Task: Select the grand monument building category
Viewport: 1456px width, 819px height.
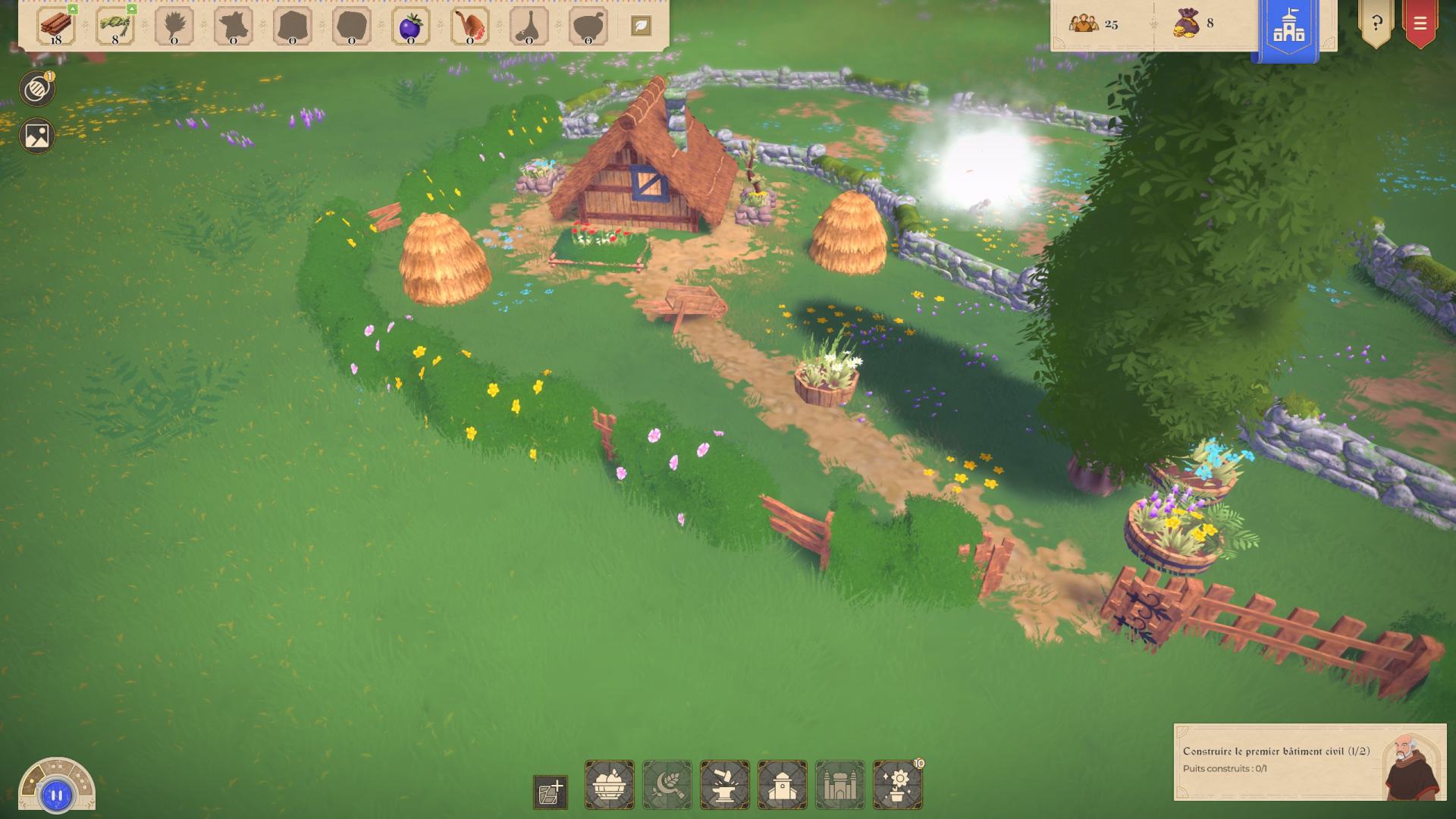Action: pyautogui.click(x=840, y=785)
